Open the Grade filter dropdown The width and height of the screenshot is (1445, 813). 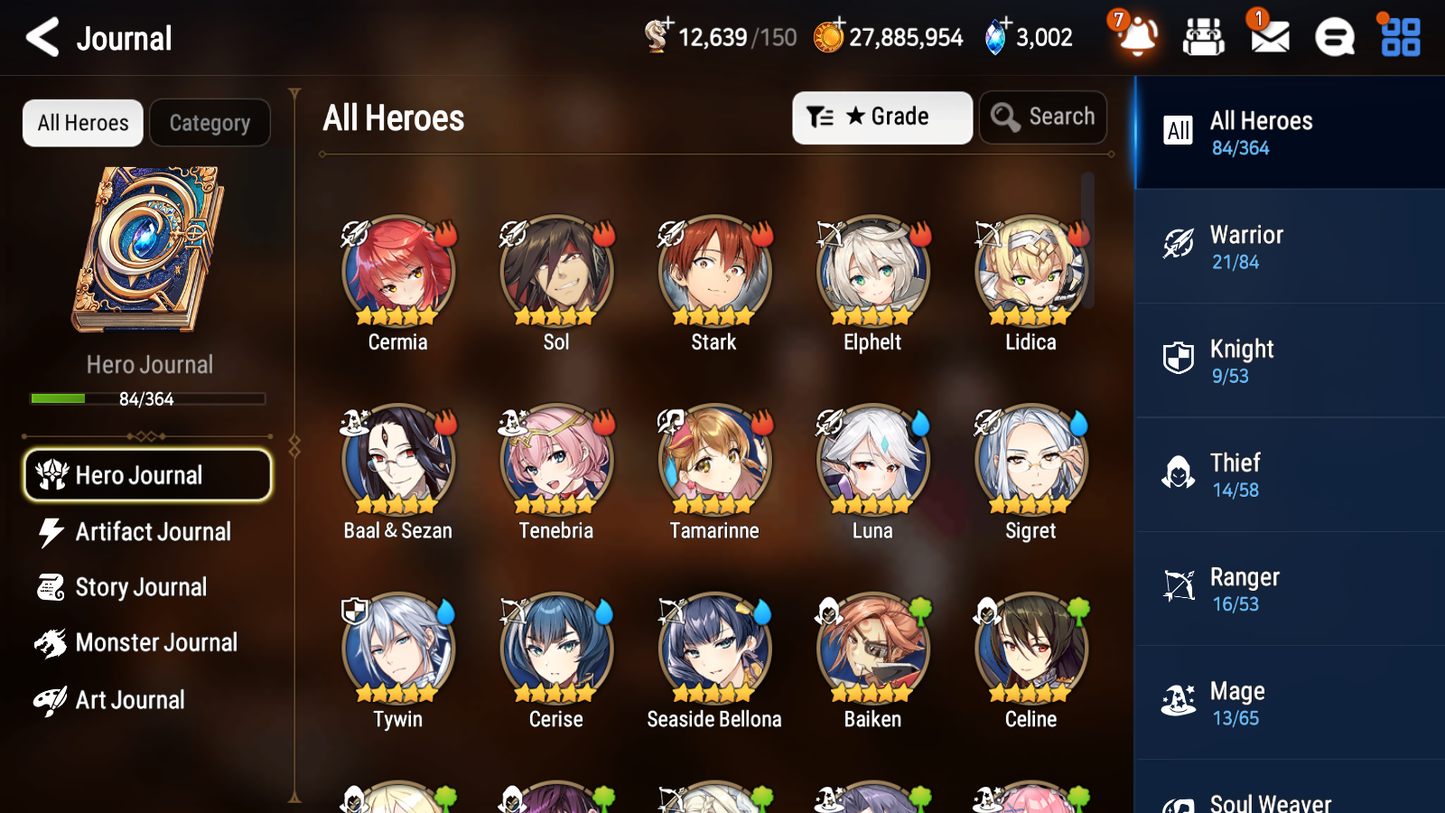click(x=882, y=117)
